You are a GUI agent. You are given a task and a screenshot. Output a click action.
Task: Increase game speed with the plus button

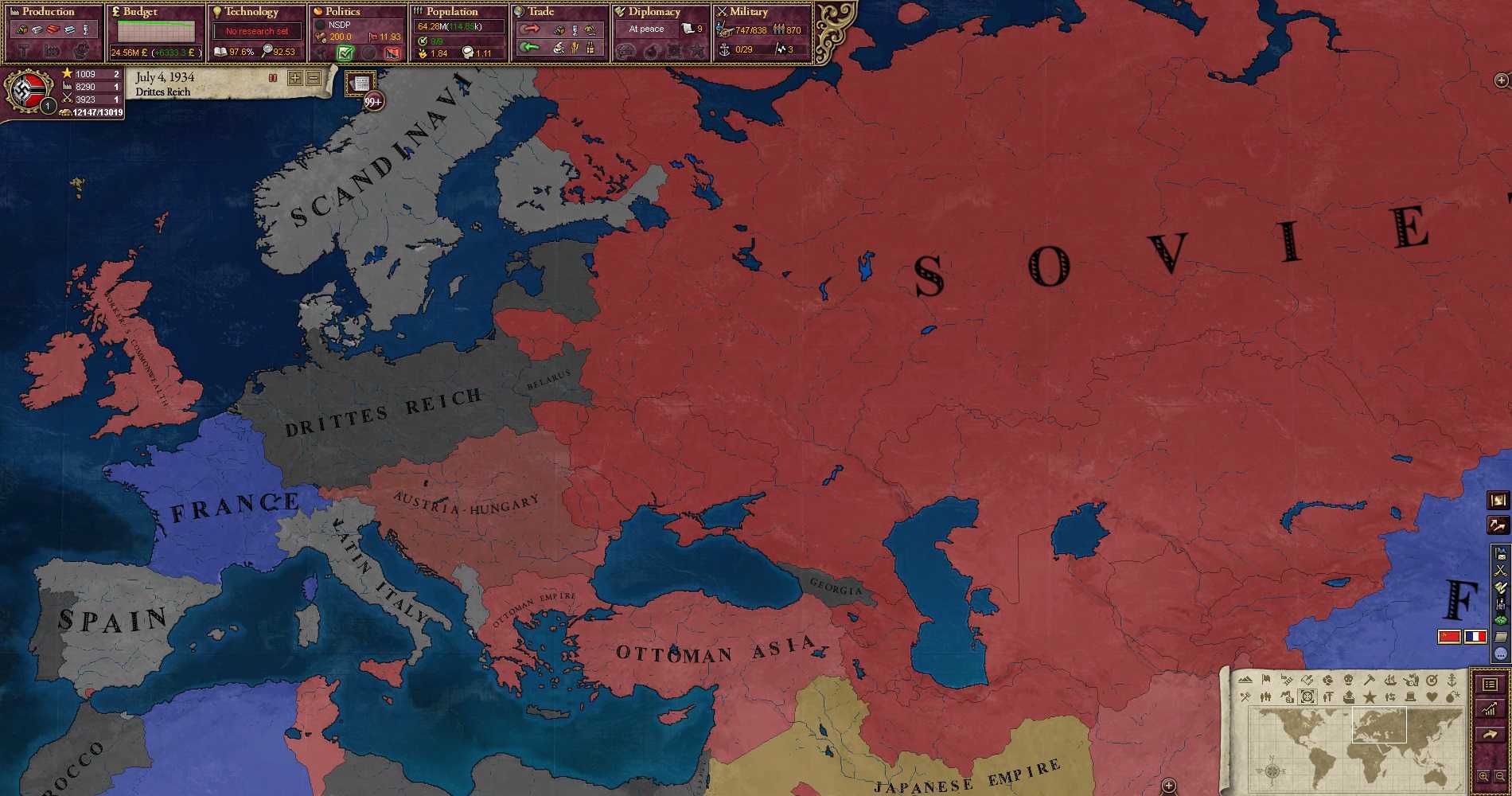(x=295, y=78)
